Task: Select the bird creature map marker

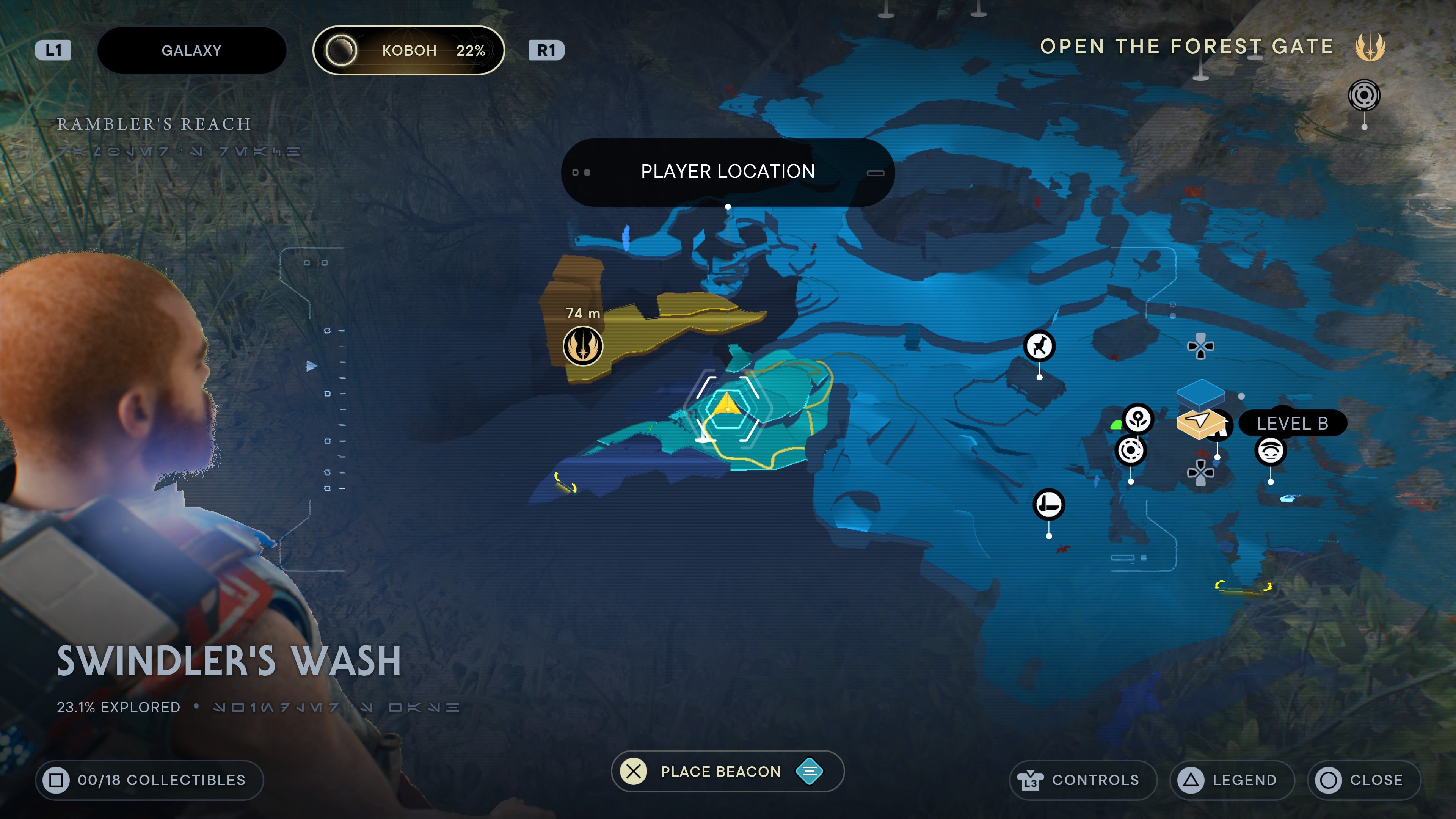Action: (1039, 346)
